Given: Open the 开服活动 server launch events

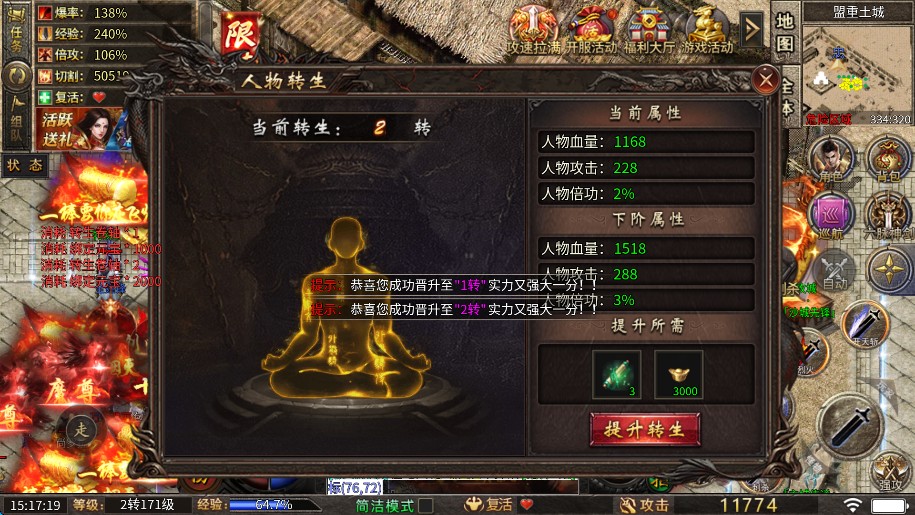Looking at the screenshot, I should (x=592, y=28).
